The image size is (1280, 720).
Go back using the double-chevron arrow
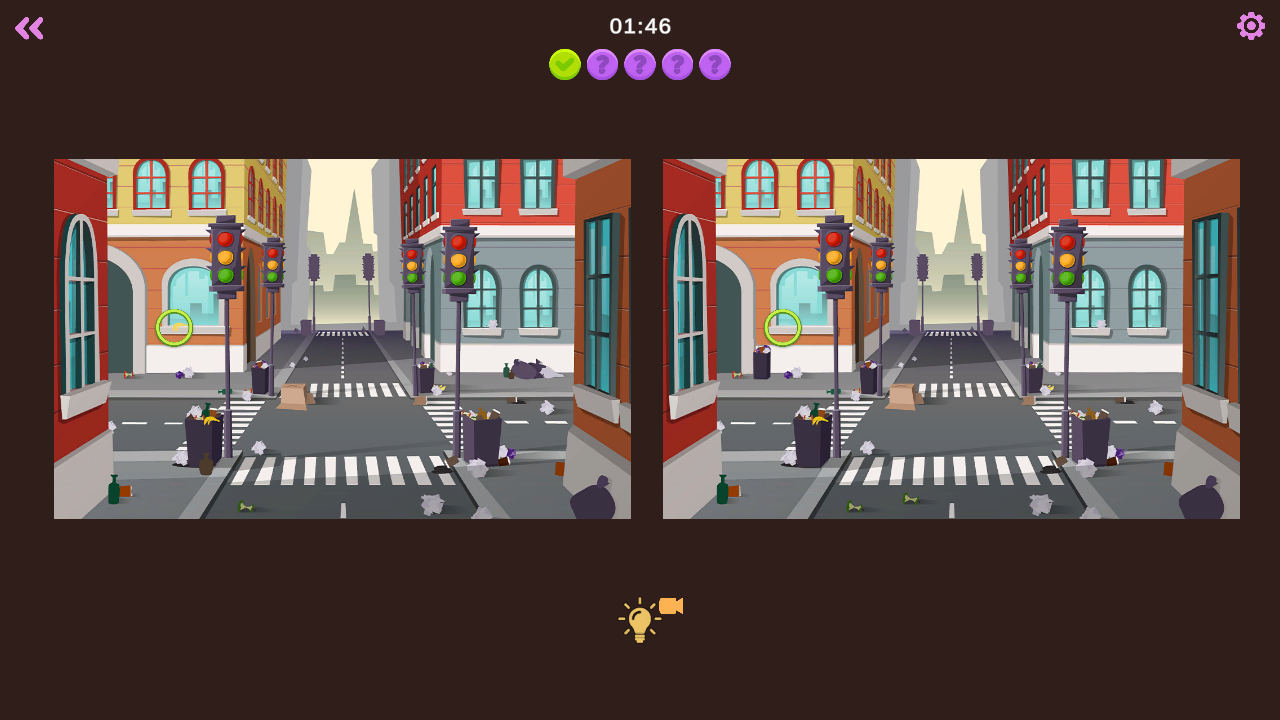point(29,28)
